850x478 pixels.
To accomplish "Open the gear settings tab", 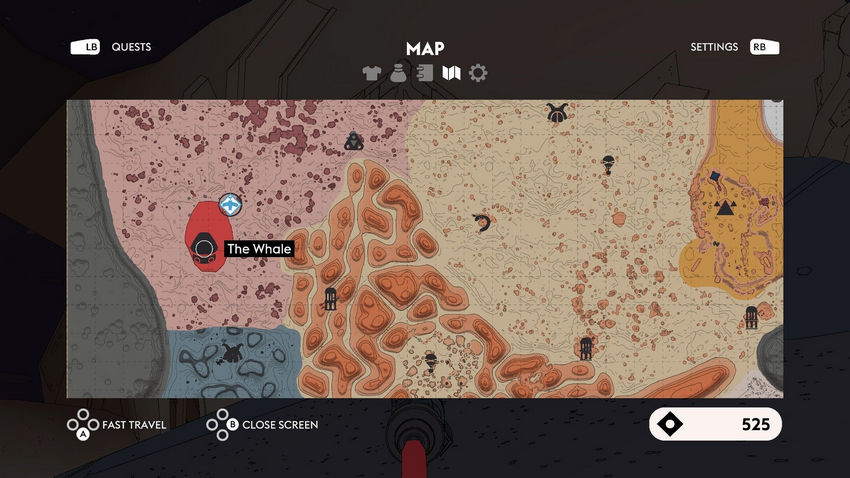I will (478, 73).
